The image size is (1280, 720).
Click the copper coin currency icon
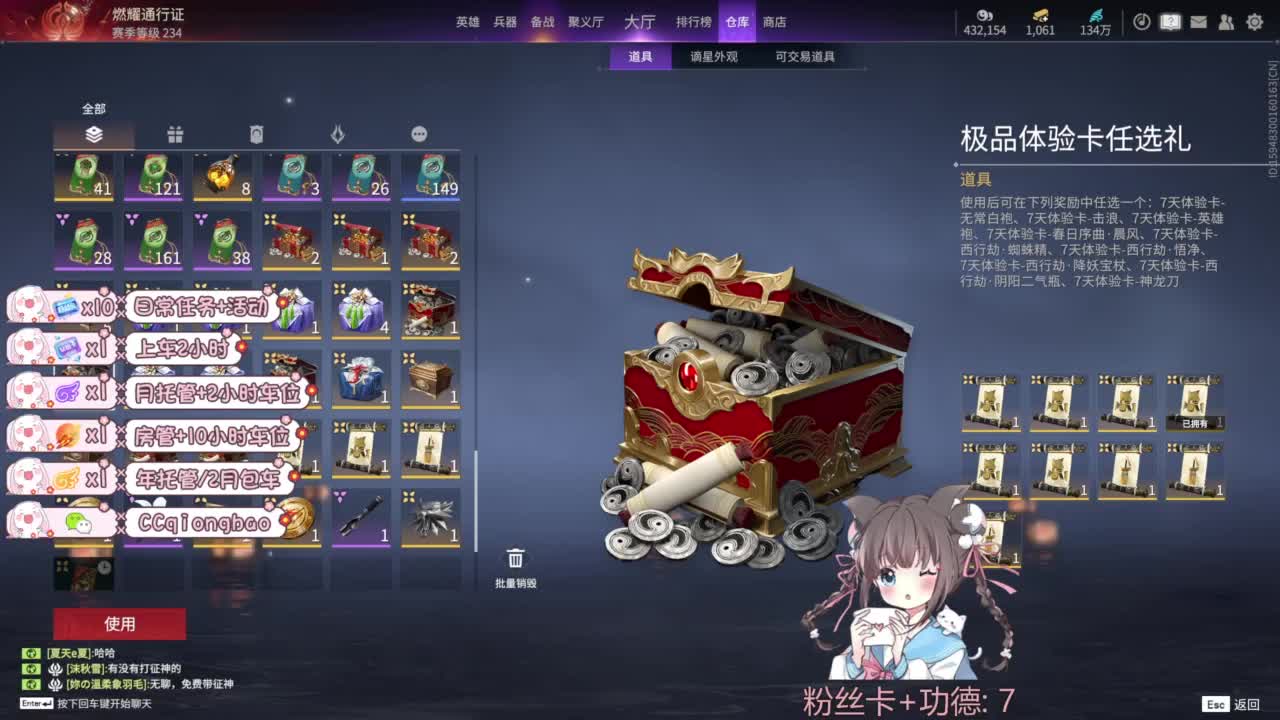pyautogui.click(x=985, y=15)
